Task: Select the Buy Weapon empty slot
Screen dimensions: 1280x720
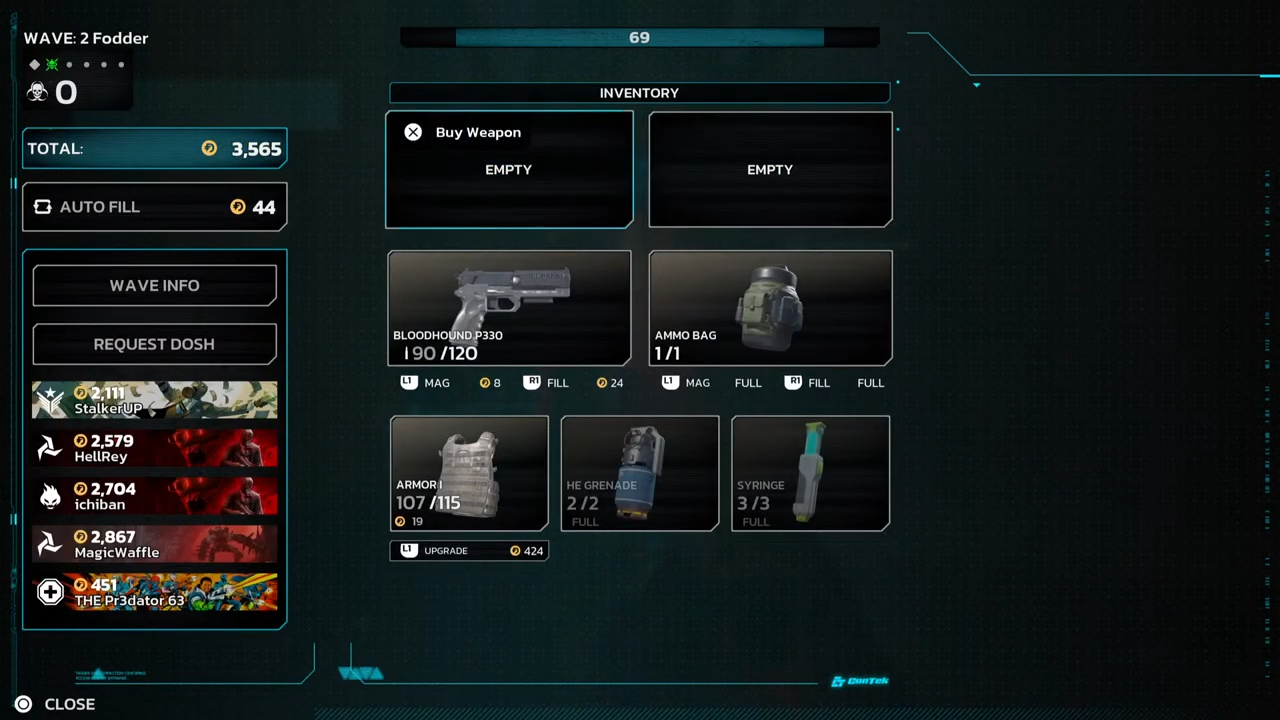Action: (x=509, y=170)
